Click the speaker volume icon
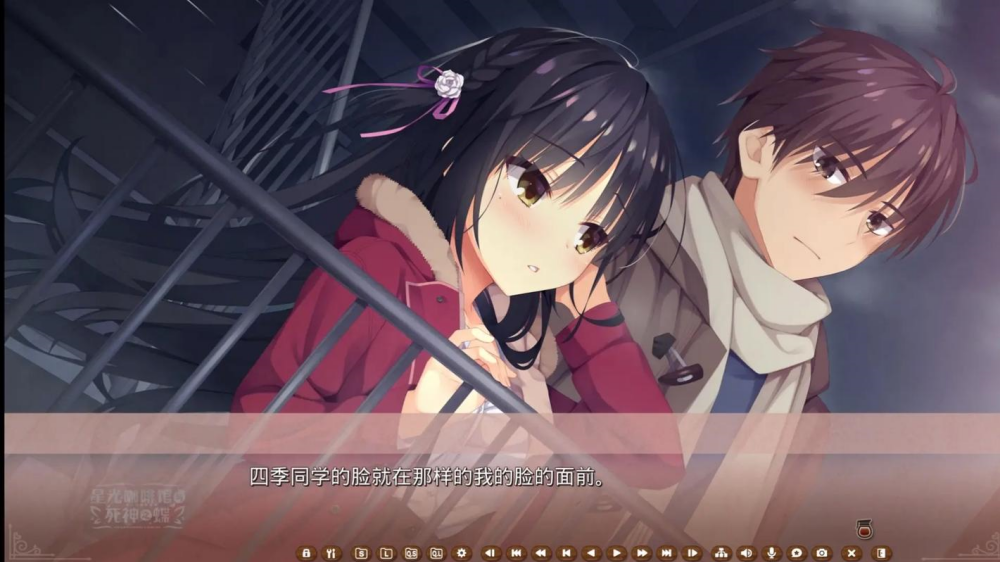 (x=746, y=552)
